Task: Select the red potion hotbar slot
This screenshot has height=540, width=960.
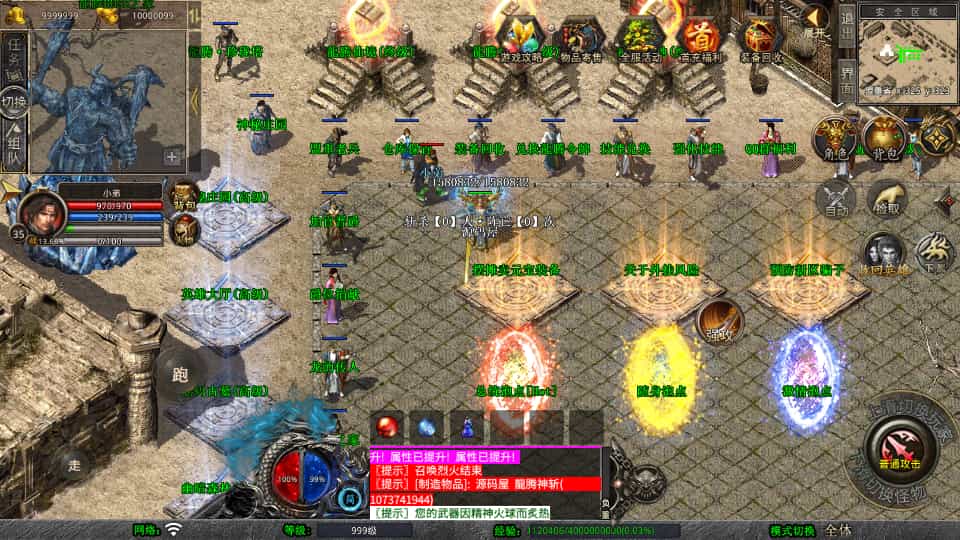Action: coord(387,426)
